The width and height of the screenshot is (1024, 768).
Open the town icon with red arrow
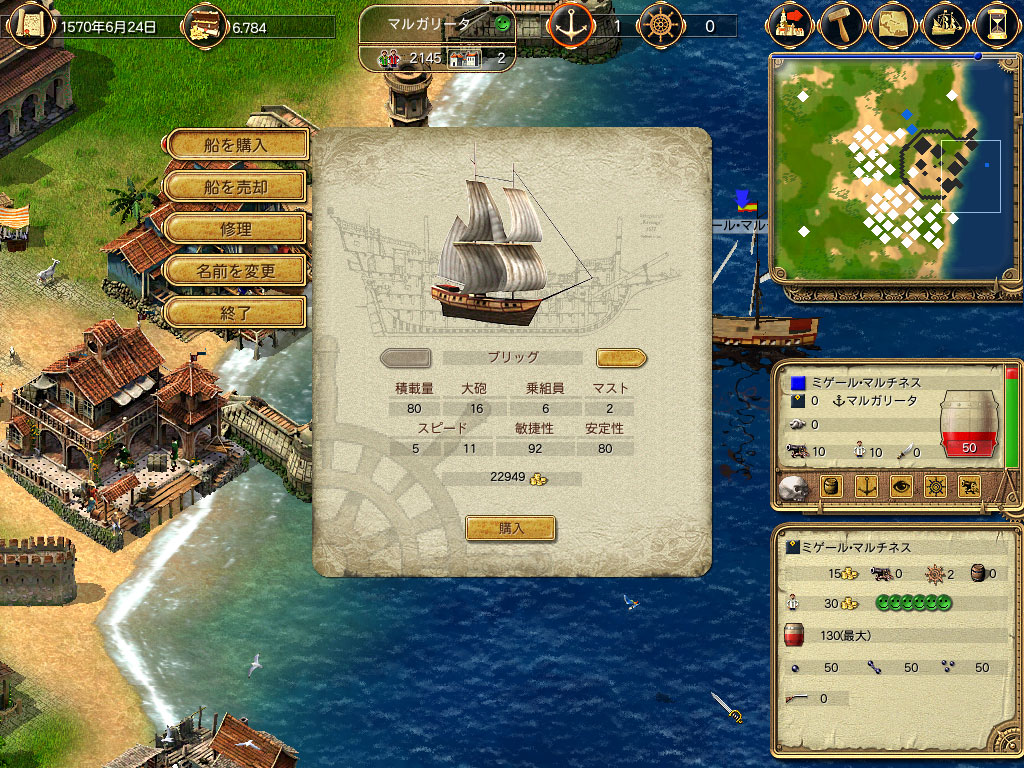791,22
